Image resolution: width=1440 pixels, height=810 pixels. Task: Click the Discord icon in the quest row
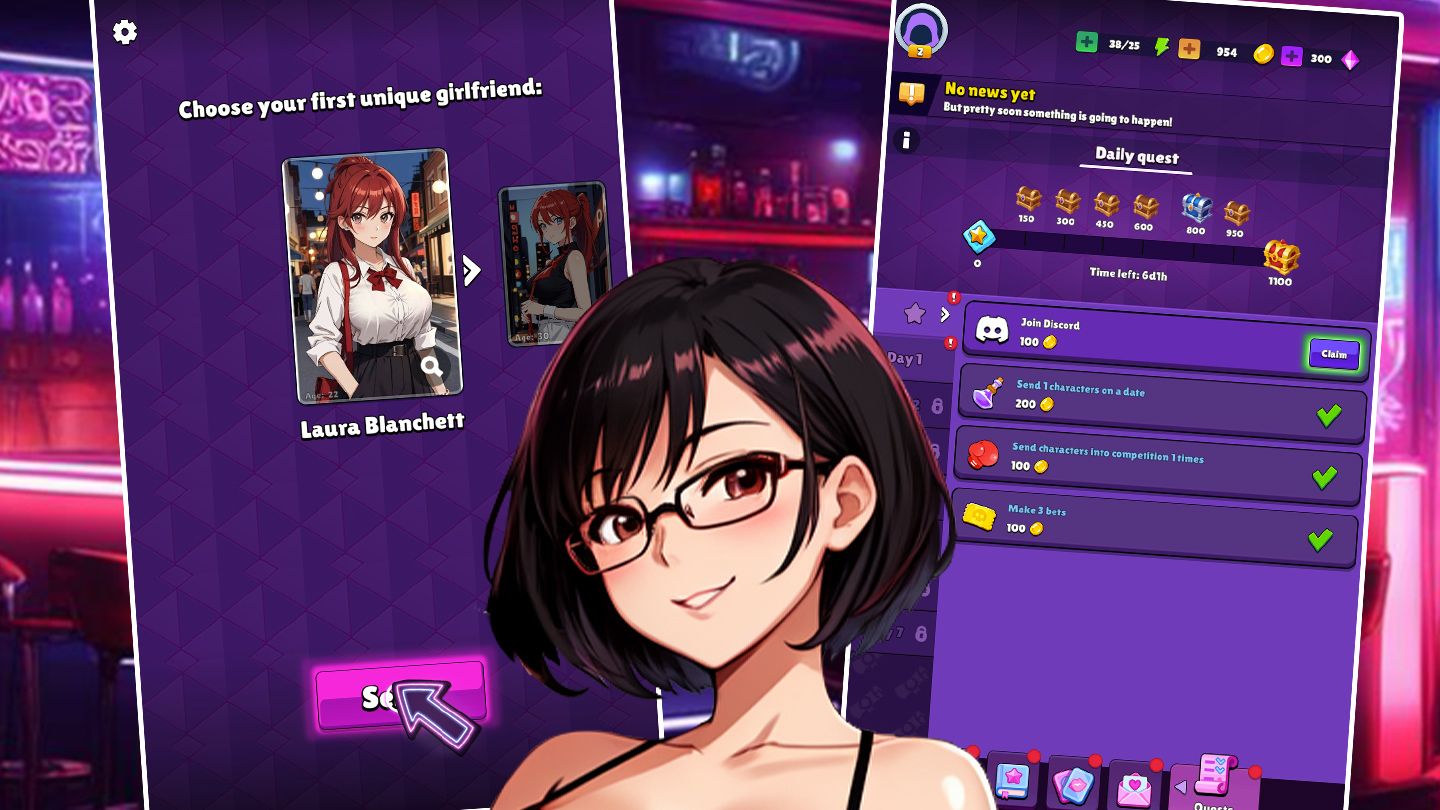(x=993, y=330)
